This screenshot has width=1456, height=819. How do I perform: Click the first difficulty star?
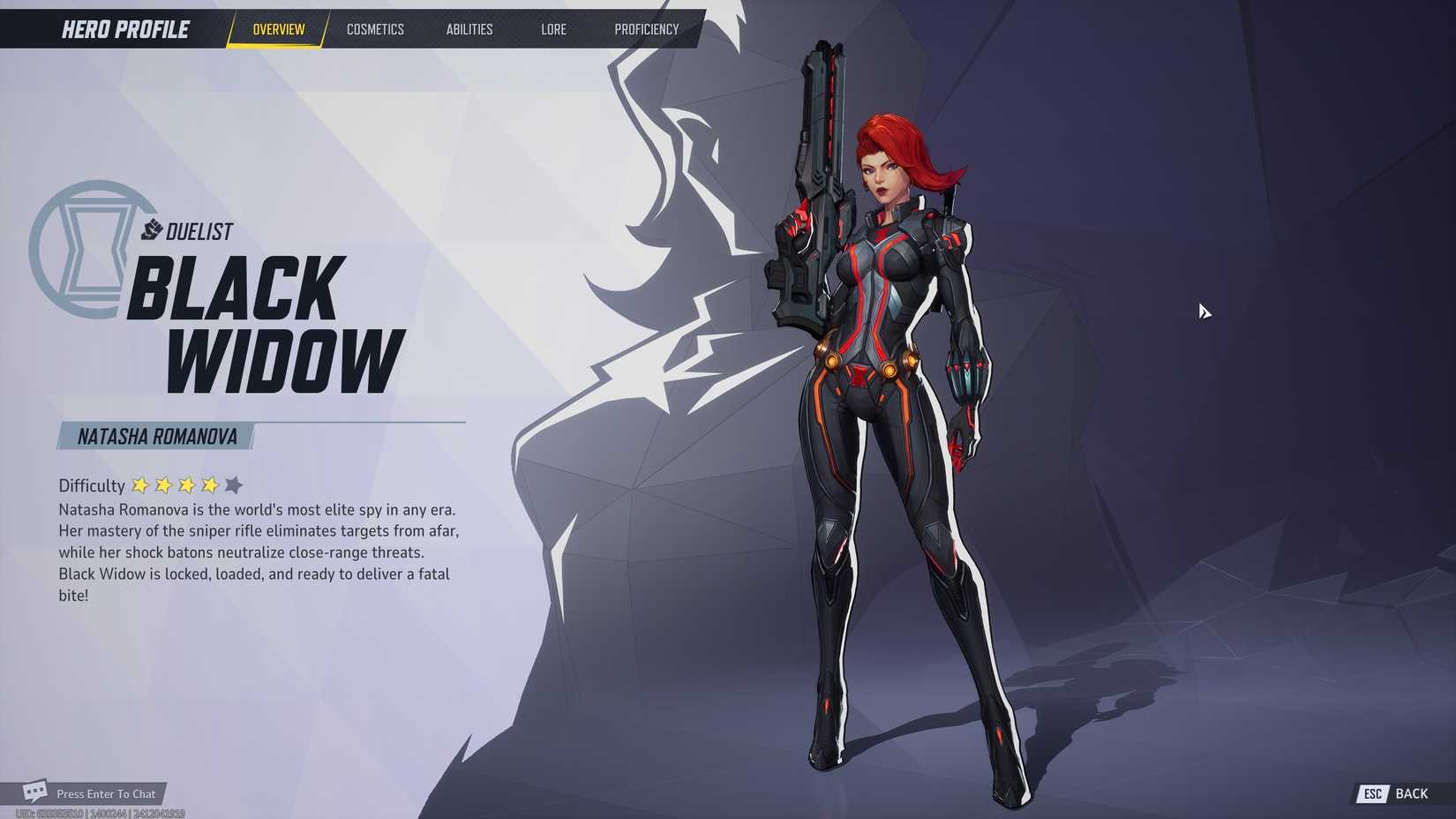140,485
